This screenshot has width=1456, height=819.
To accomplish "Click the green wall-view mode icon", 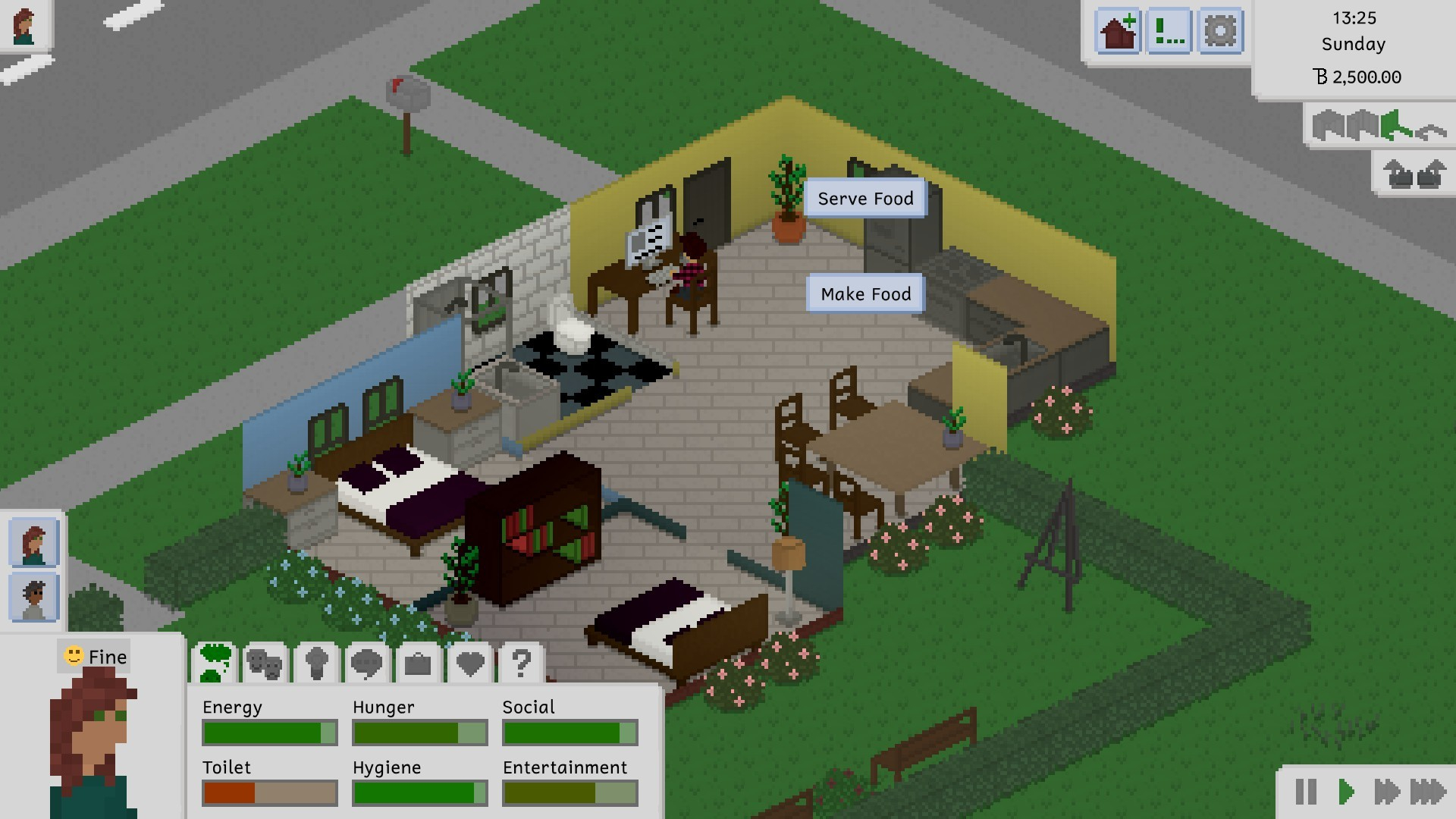I will tap(1395, 126).
